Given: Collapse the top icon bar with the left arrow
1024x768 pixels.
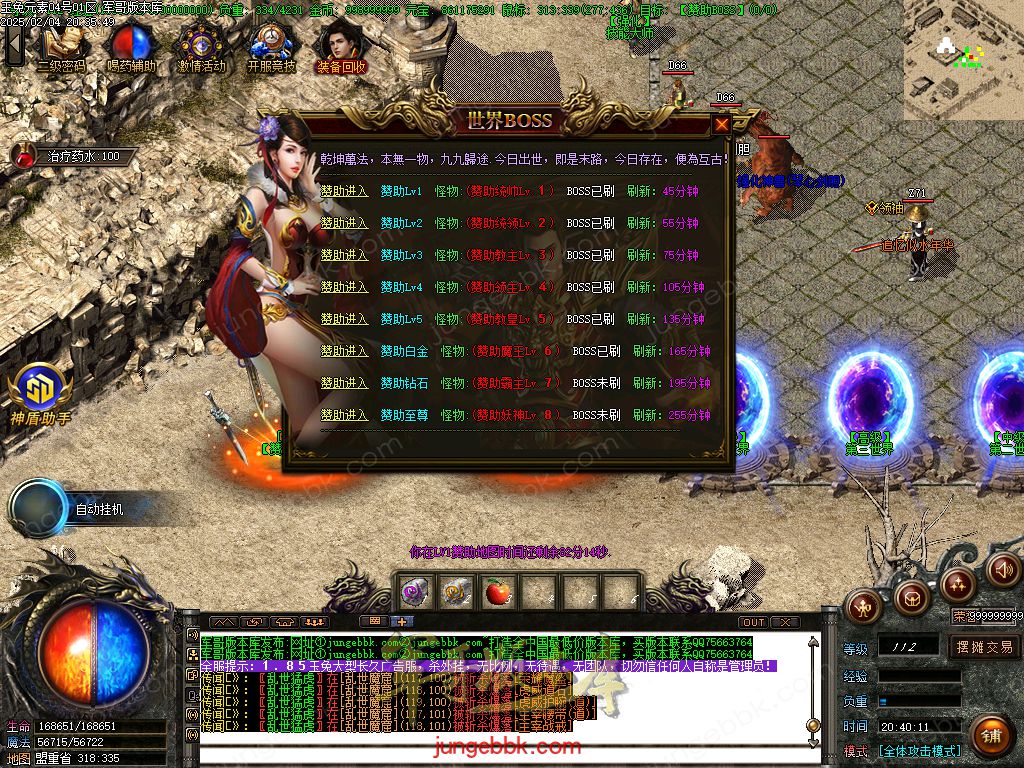Looking at the screenshot, I should click(x=14, y=46).
